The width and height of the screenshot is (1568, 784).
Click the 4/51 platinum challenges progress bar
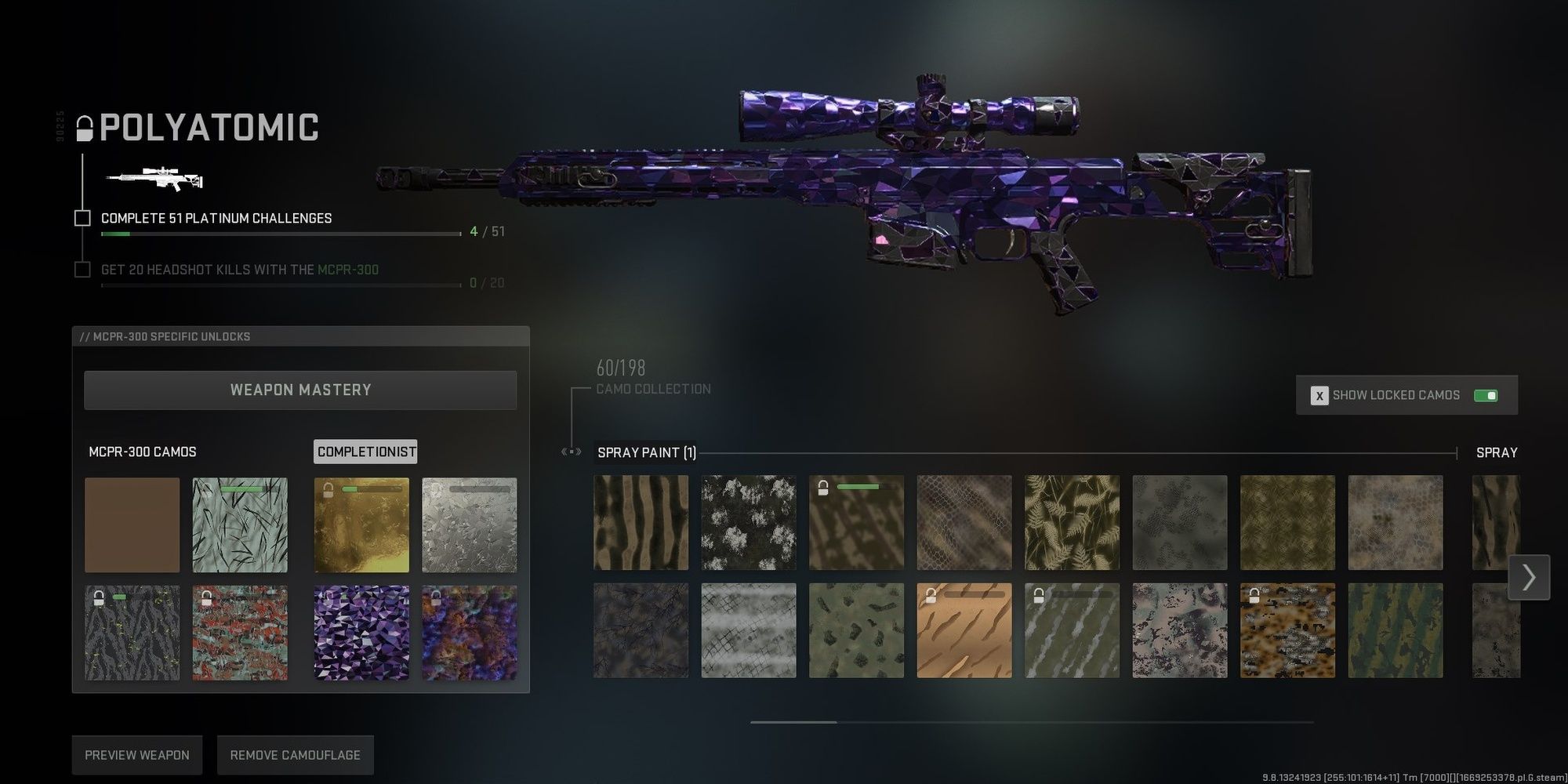point(279,232)
